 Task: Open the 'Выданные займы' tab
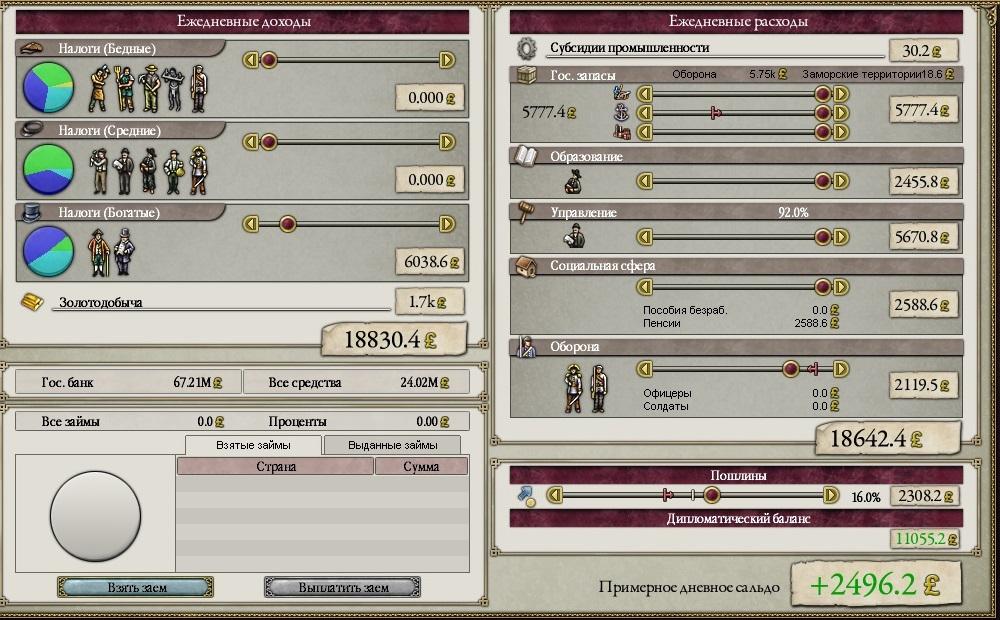(x=391, y=444)
